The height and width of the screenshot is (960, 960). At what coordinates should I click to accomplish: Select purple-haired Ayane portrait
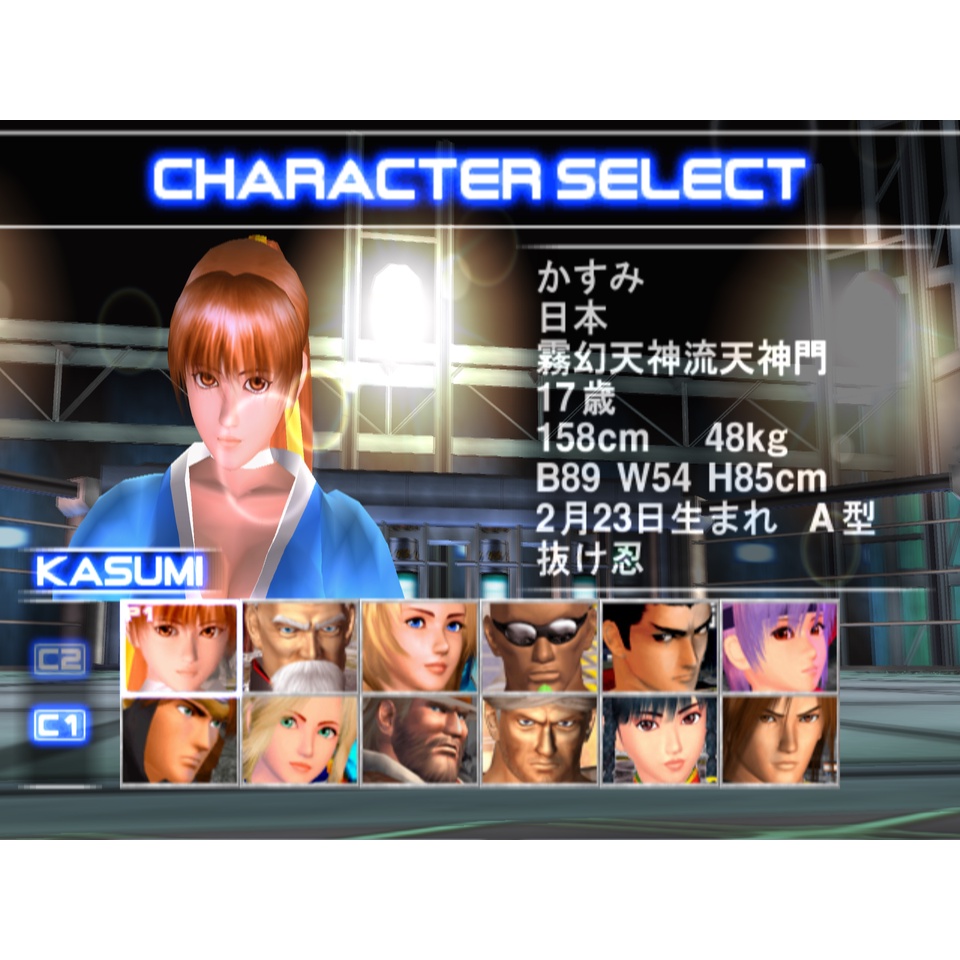(780, 647)
